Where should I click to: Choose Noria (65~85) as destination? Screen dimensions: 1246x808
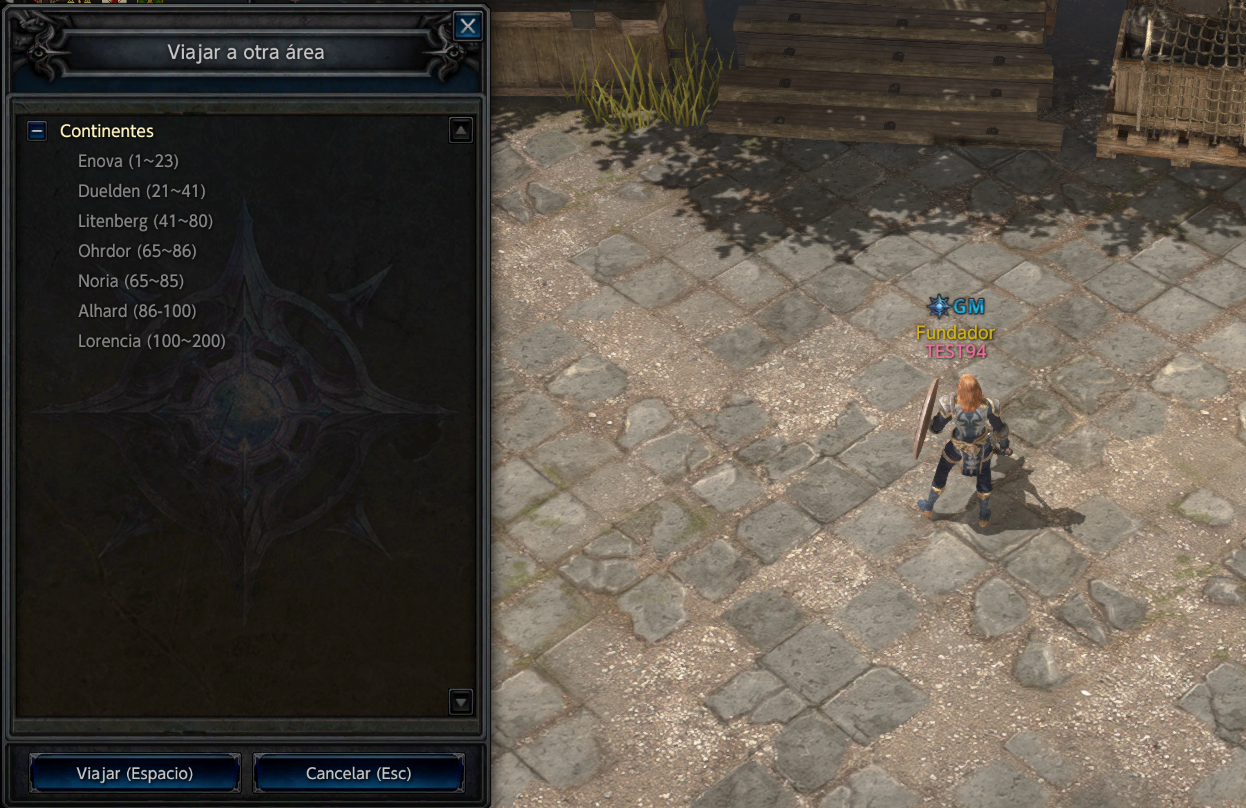(x=131, y=281)
